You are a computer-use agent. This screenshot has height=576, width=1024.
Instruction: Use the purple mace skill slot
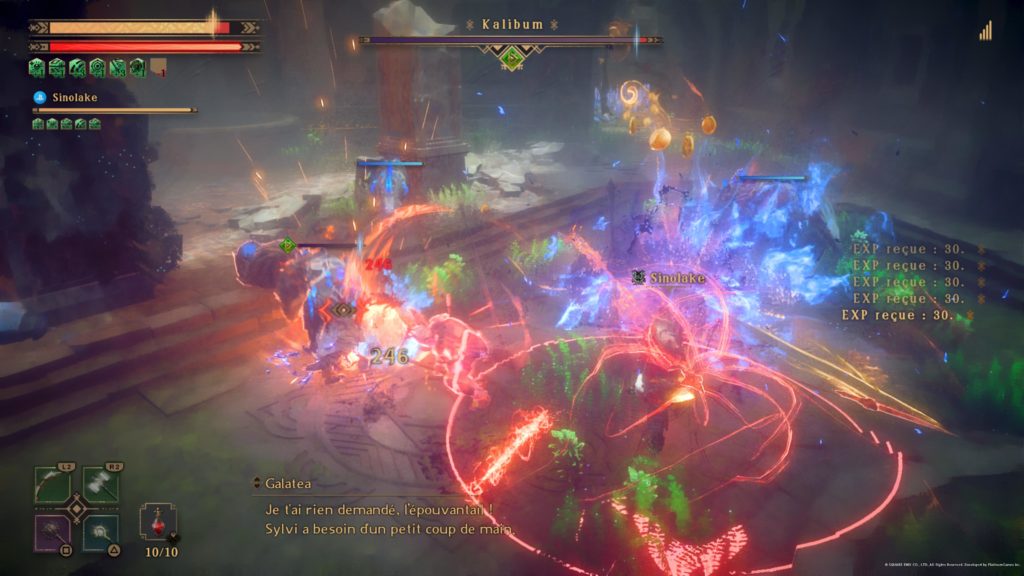tap(53, 532)
